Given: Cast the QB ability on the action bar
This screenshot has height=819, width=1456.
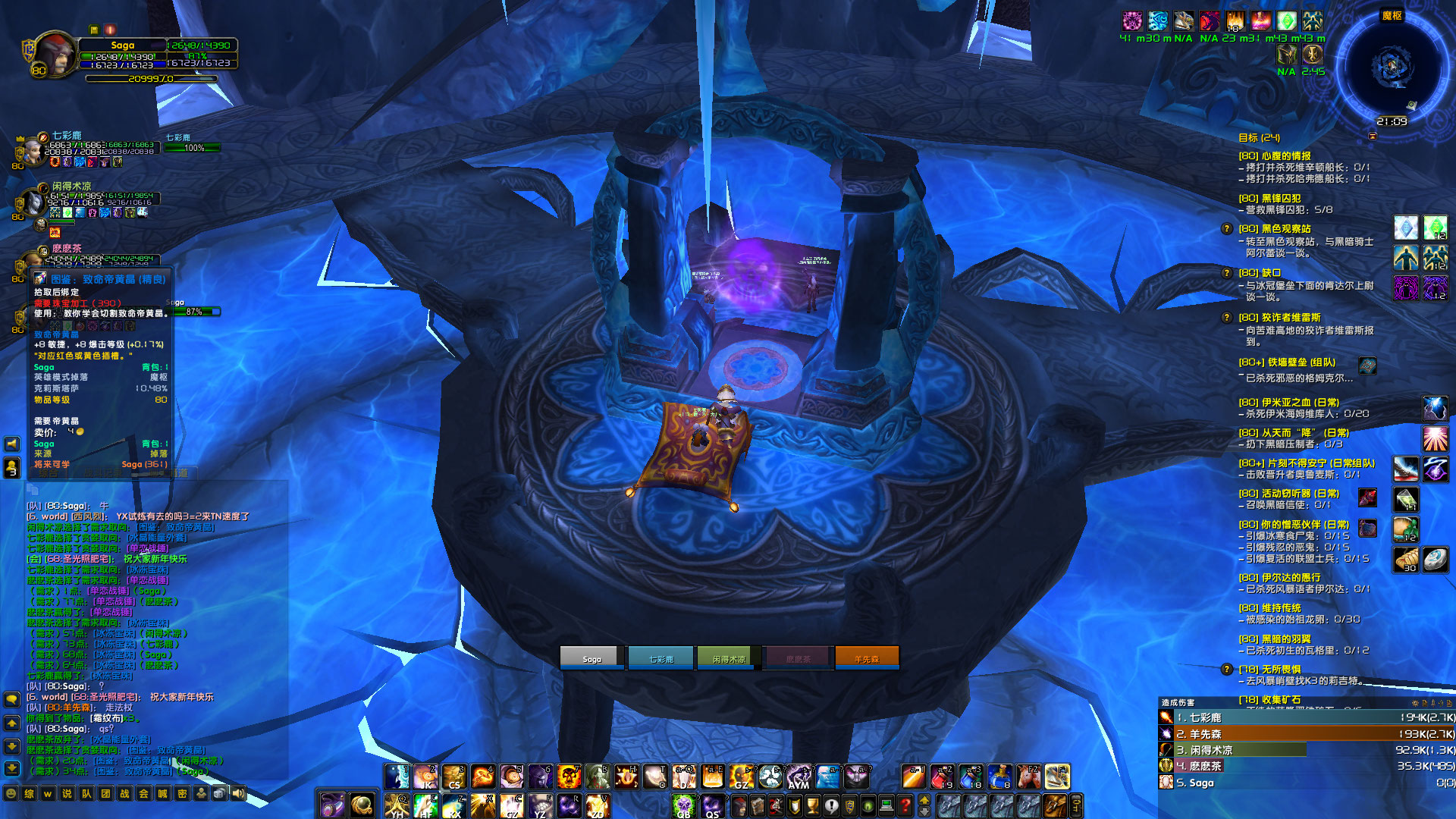Looking at the screenshot, I should tap(684, 805).
